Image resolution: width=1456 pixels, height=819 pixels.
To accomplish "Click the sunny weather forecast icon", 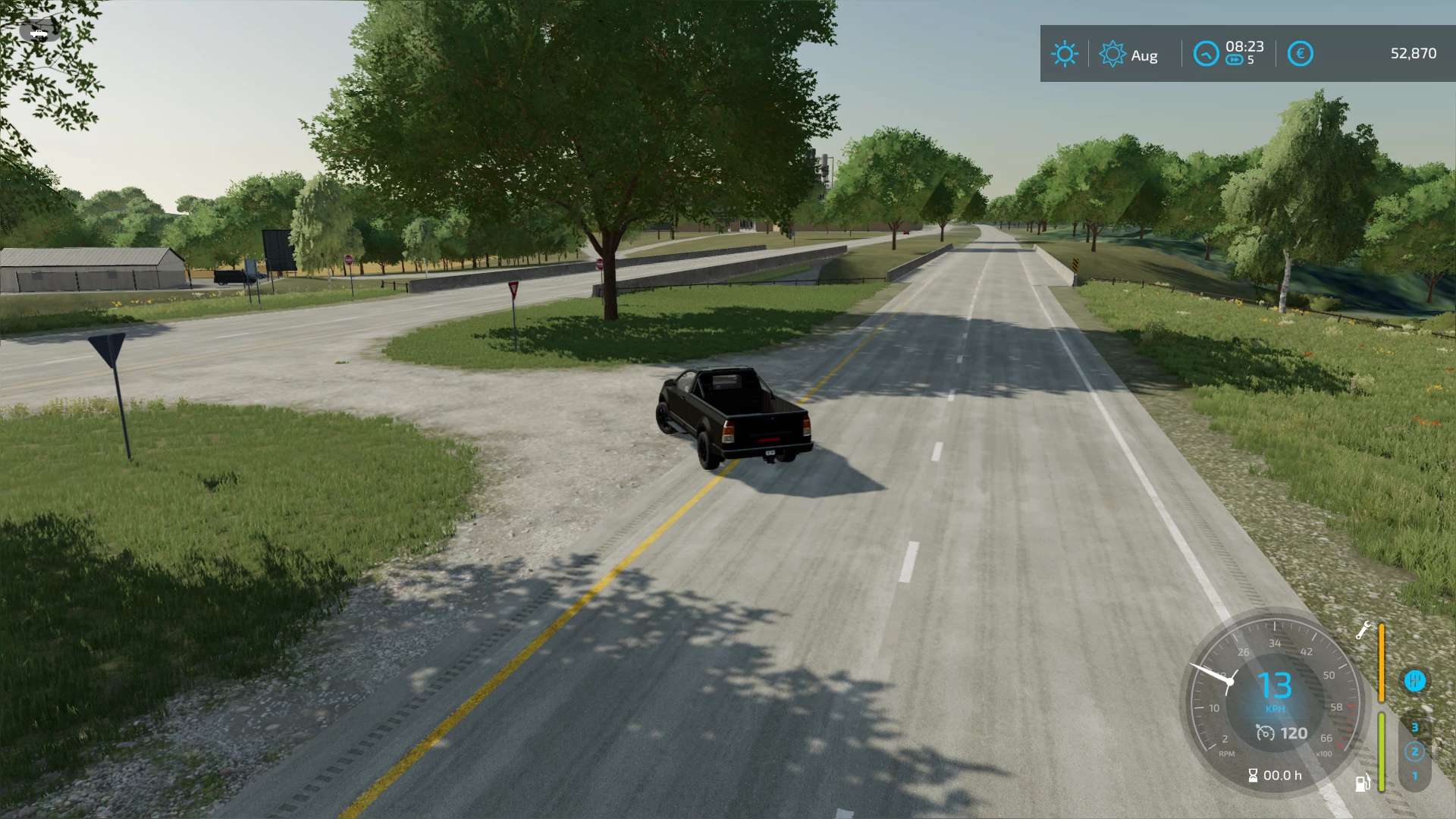I will (x=1064, y=54).
